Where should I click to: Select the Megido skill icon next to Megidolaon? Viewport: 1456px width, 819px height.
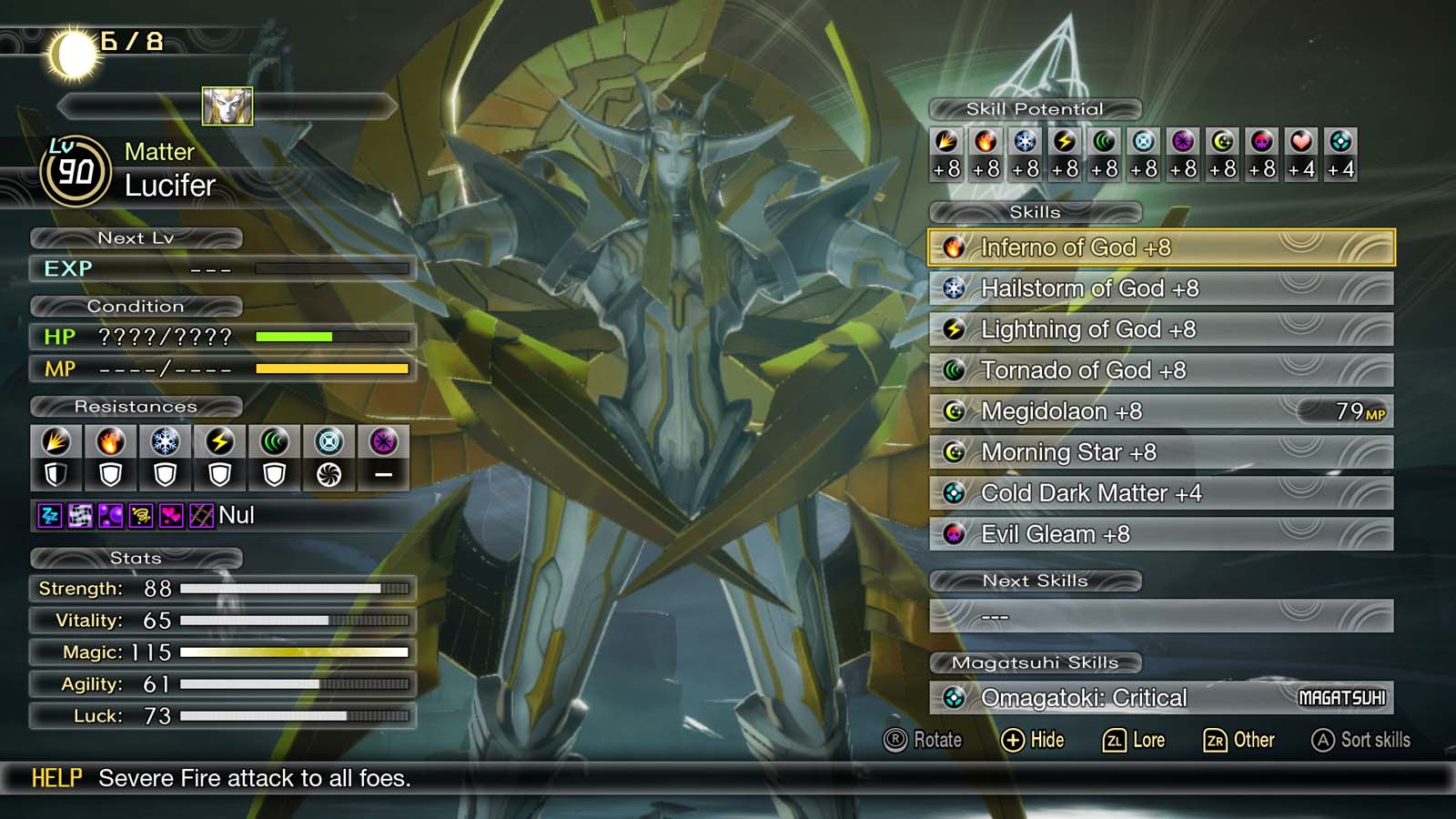point(955,411)
